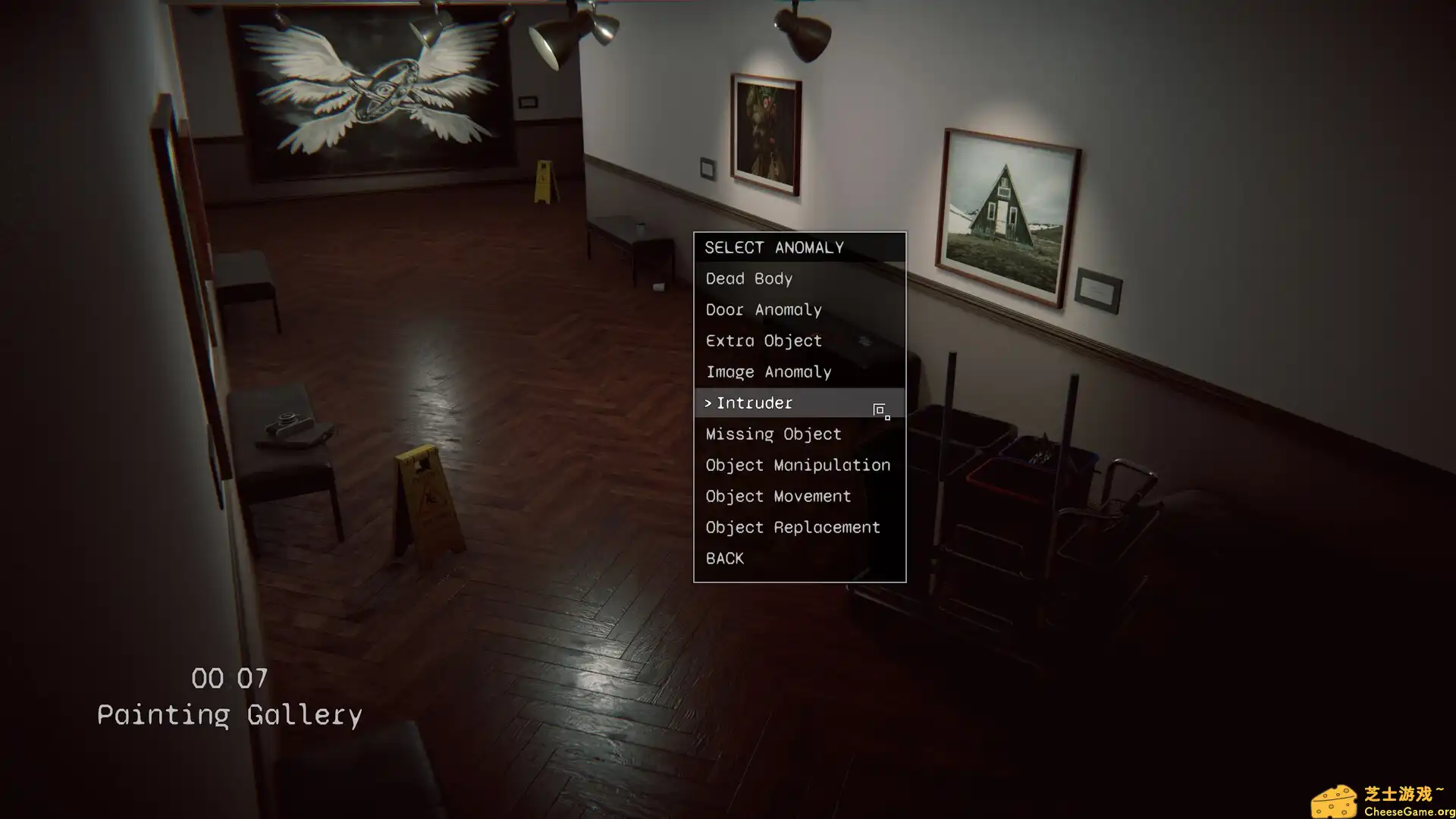Choose Door Anomaly from the list
This screenshot has width=1456, height=819.
coord(763,309)
